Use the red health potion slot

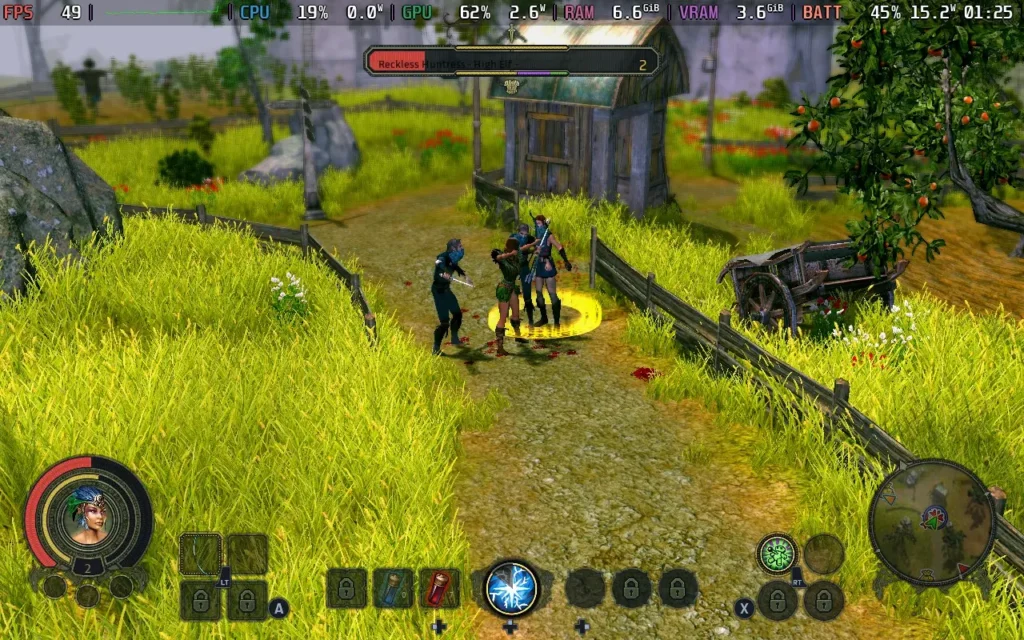[x=439, y=588]
